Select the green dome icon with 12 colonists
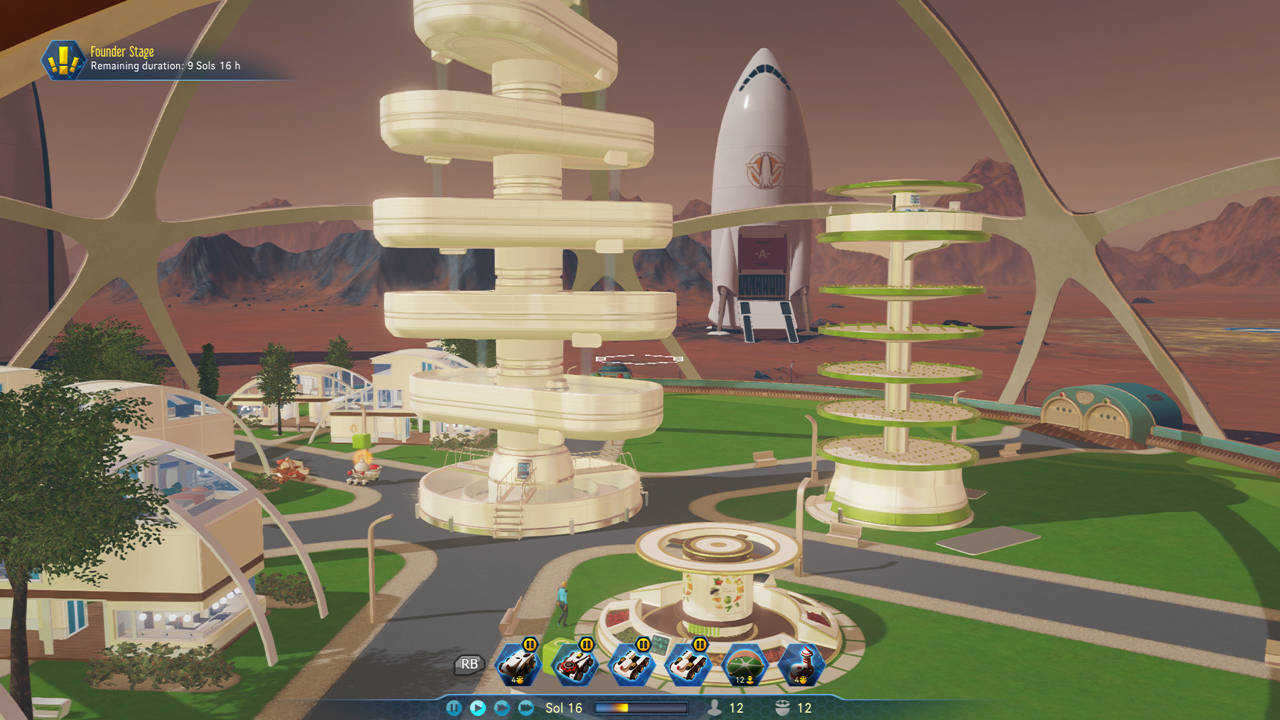 [x=744, y=663]
